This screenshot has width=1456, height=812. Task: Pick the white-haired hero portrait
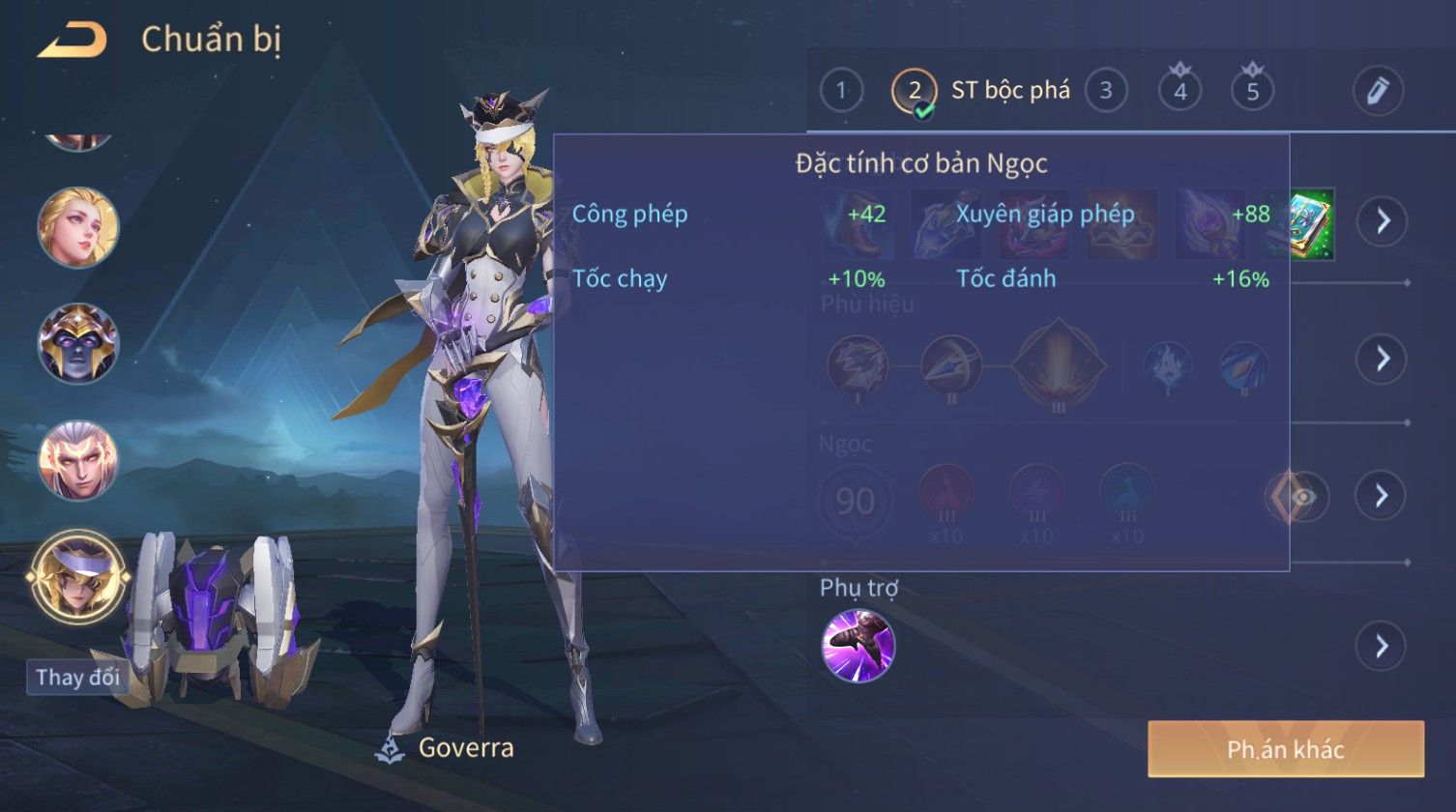[78, 460]
